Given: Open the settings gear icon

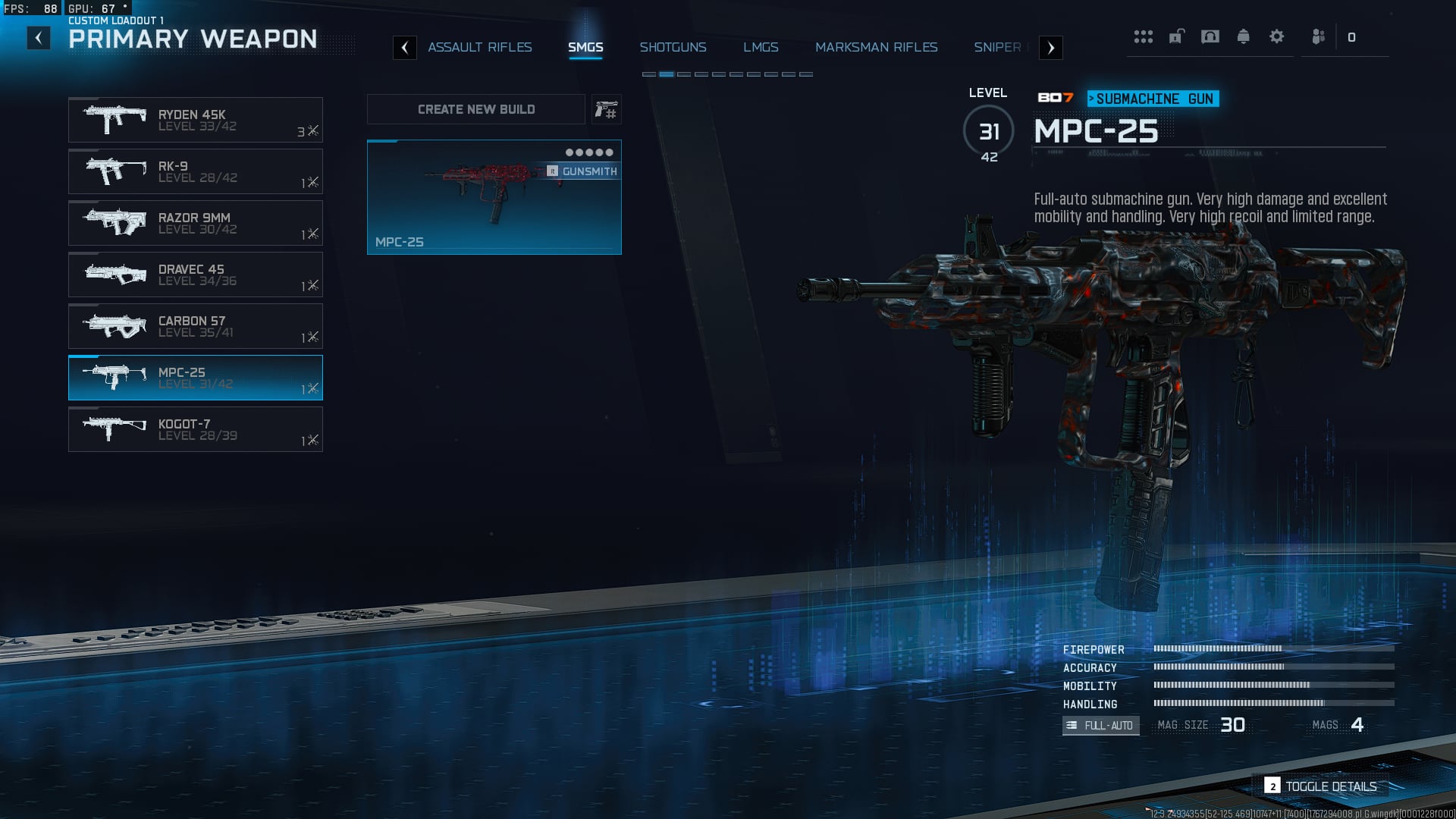Looking at the screenshot, I should [x=1276, y=36].
